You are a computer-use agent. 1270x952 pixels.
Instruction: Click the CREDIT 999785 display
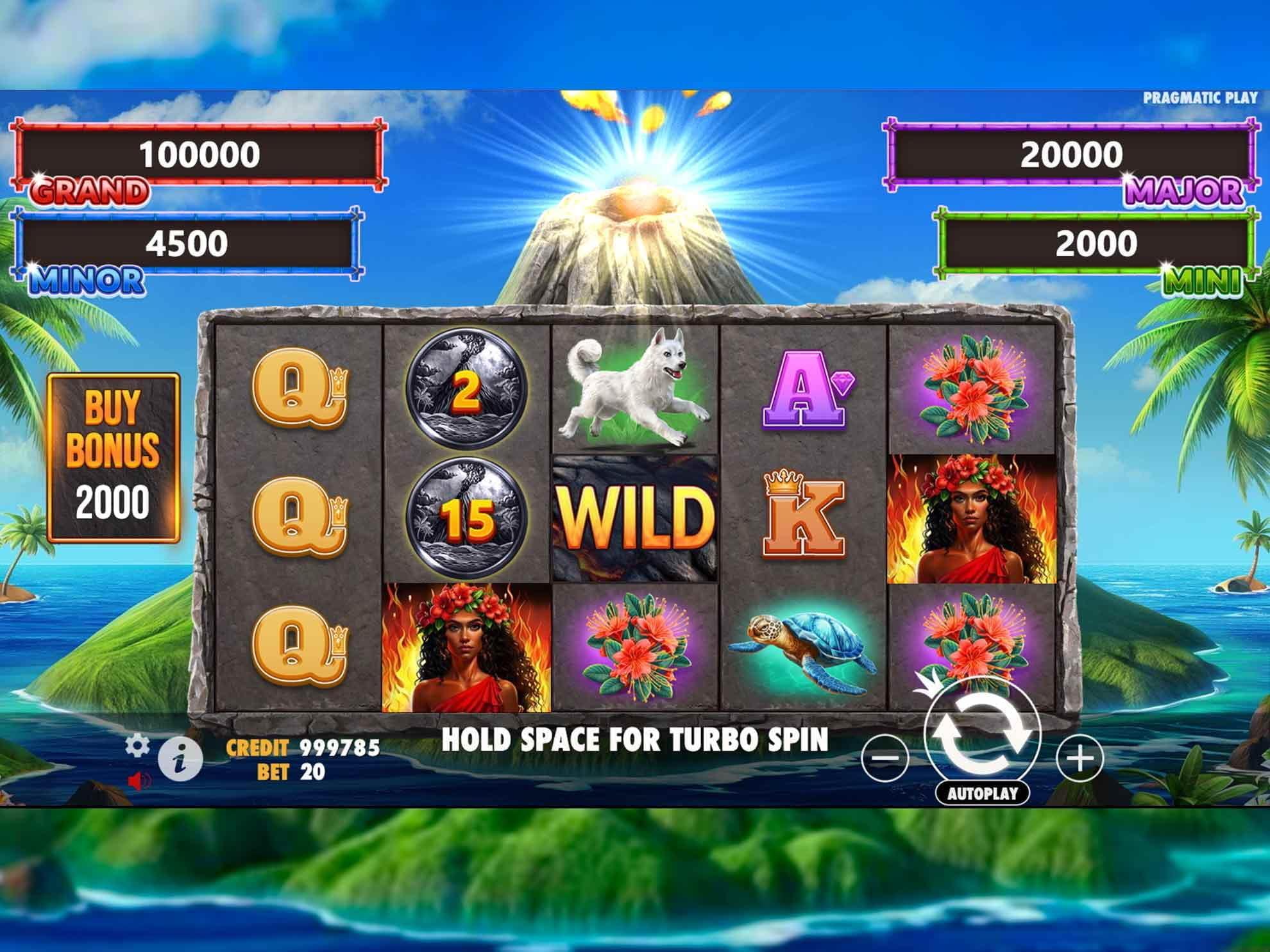point(301,747)
